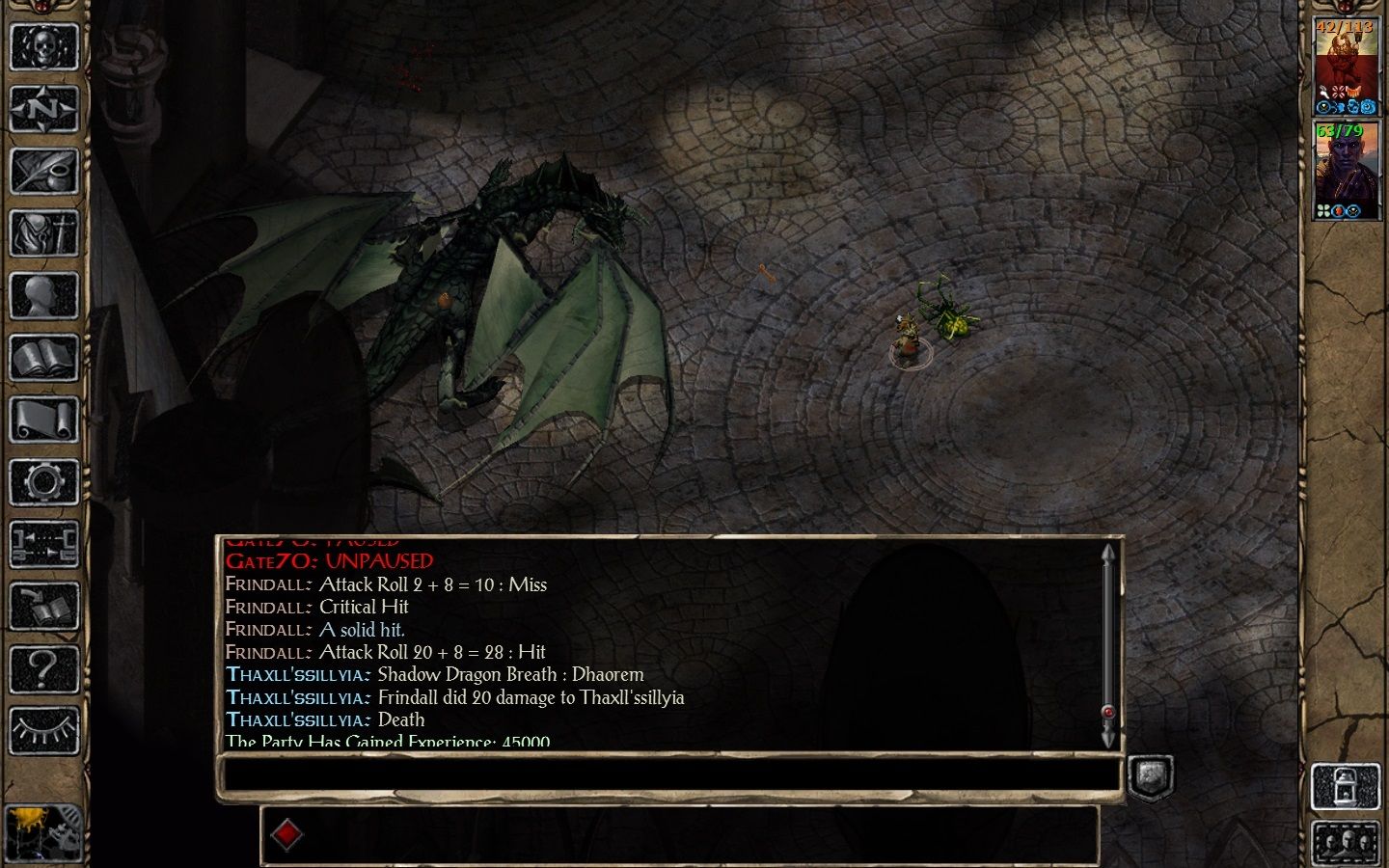Open the mage spellbook
Image resolution: width=1389 pixels, height=868 pixels.
pos(43,359)
